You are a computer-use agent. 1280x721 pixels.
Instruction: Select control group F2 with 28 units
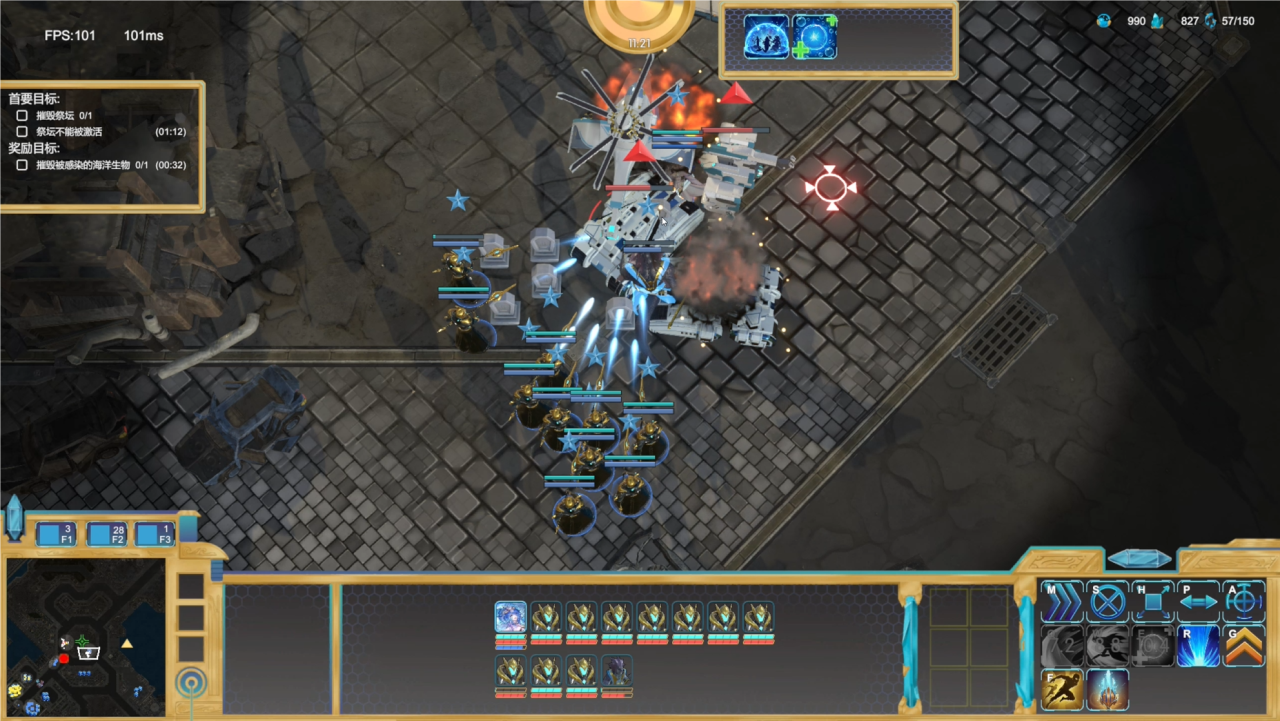105,534
